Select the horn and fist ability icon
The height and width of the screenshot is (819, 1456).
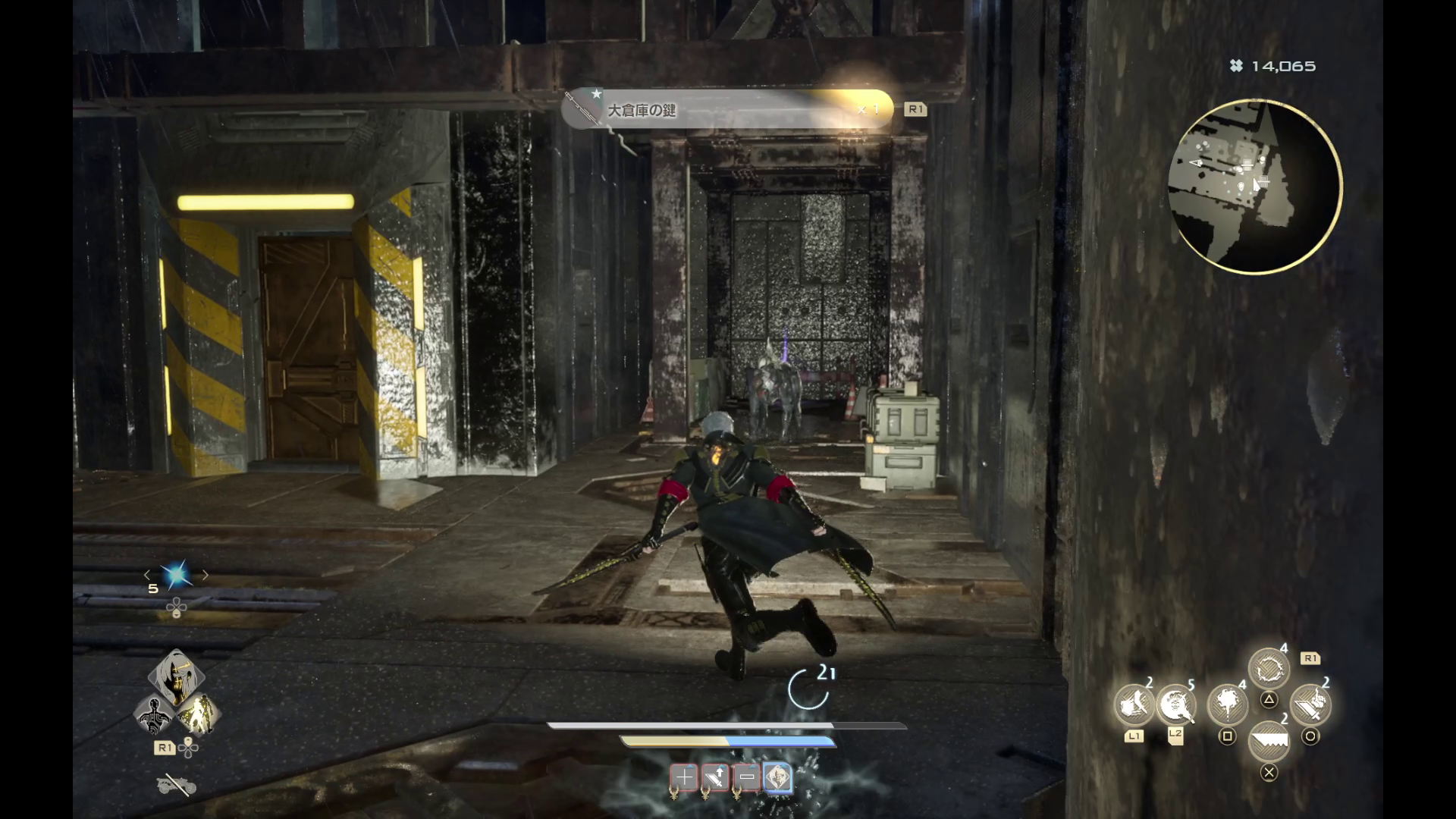1134,705
